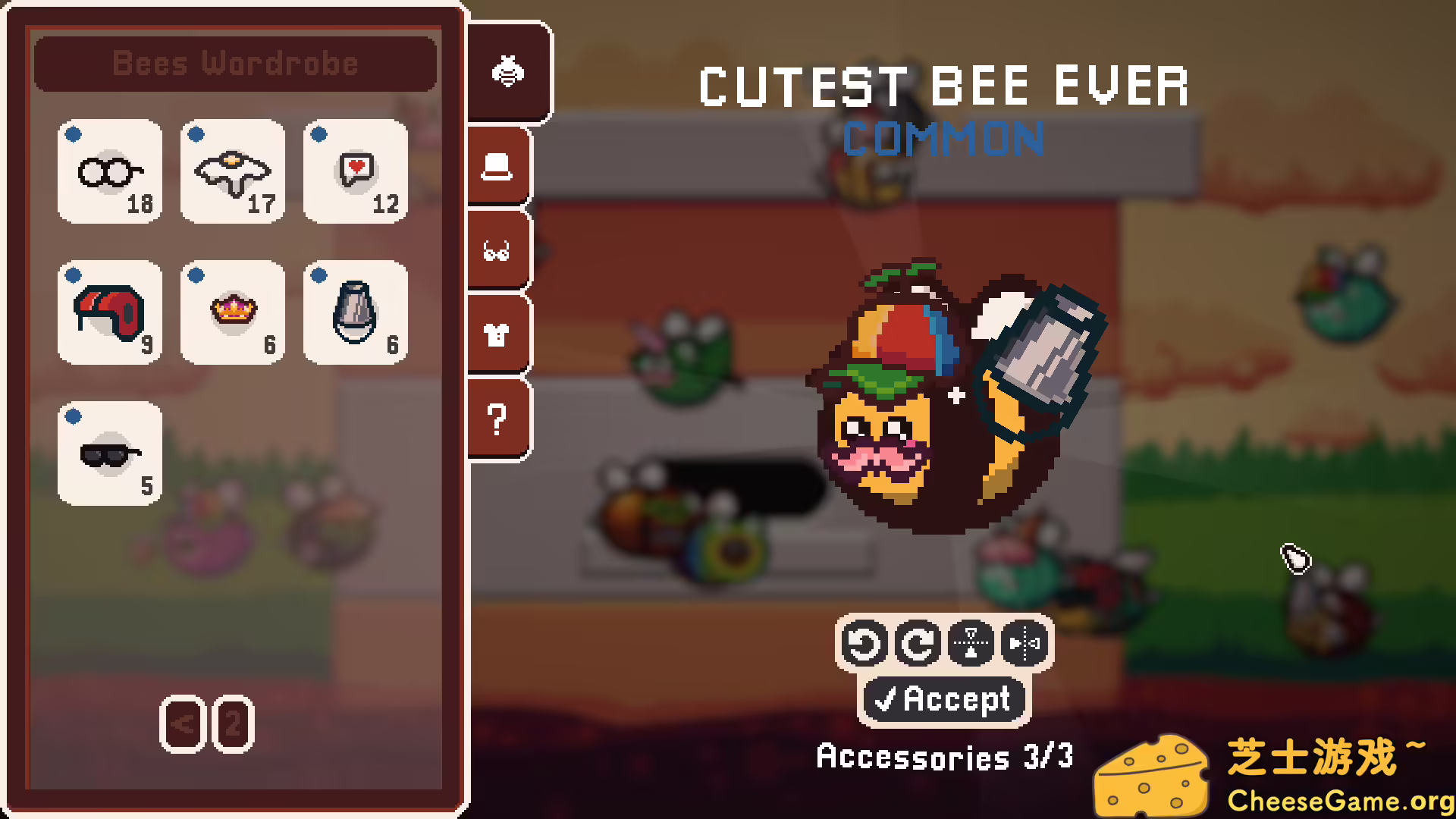Equip the red cap accessory

coord(109,313)
